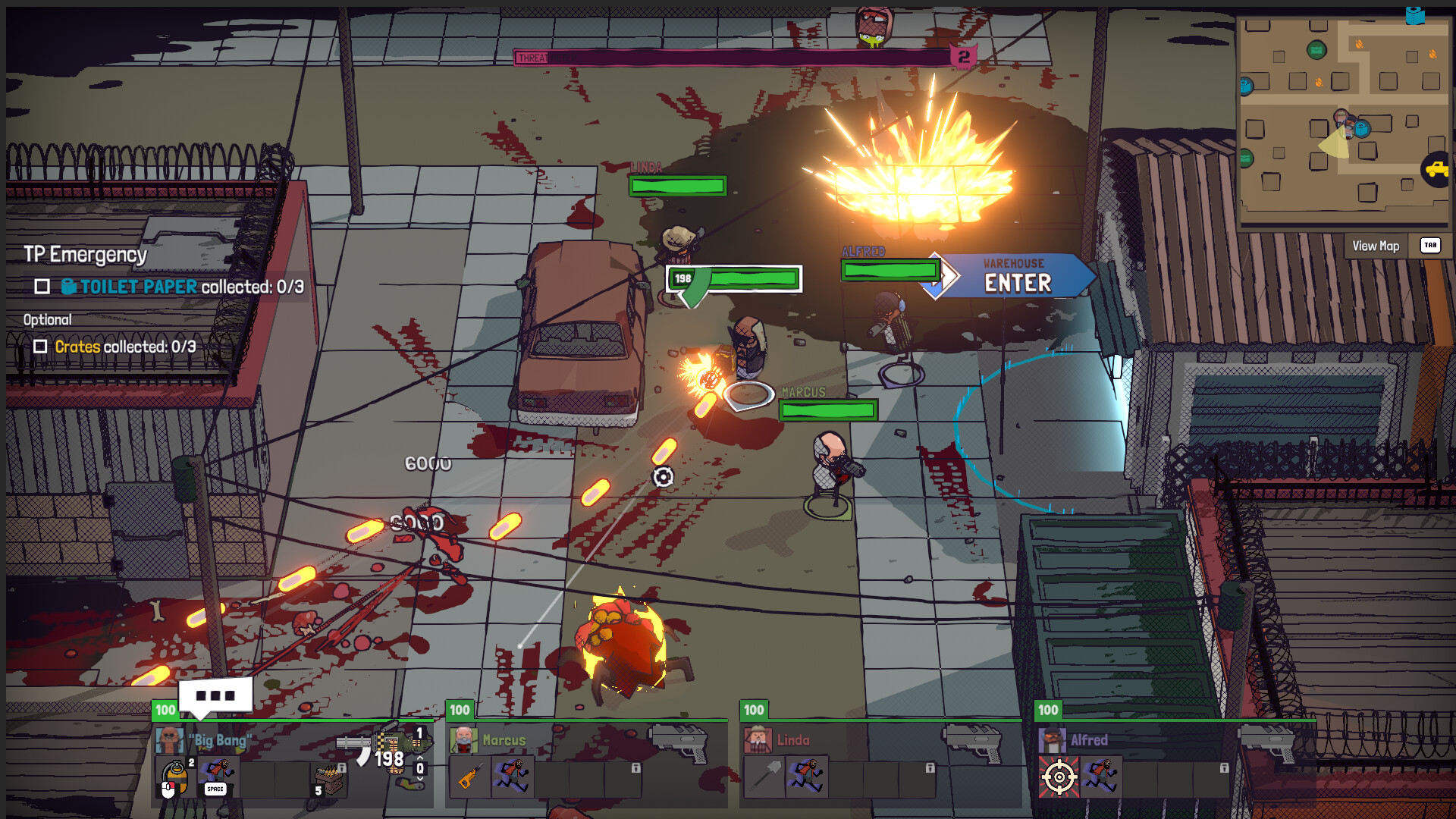The width and height of the screenshot is (1456, 819).
Task: Activate Alfred's airstrike targeting ability
Action: [x=1059, y=777]
